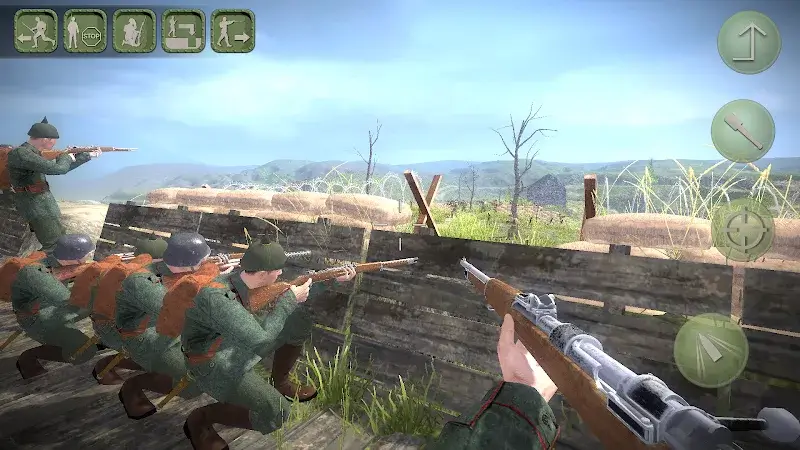Image resolution: width=800 pixels, height=450 pixels.
Task: Command squad to advance with right arrow
Action: tap(232, 31)
